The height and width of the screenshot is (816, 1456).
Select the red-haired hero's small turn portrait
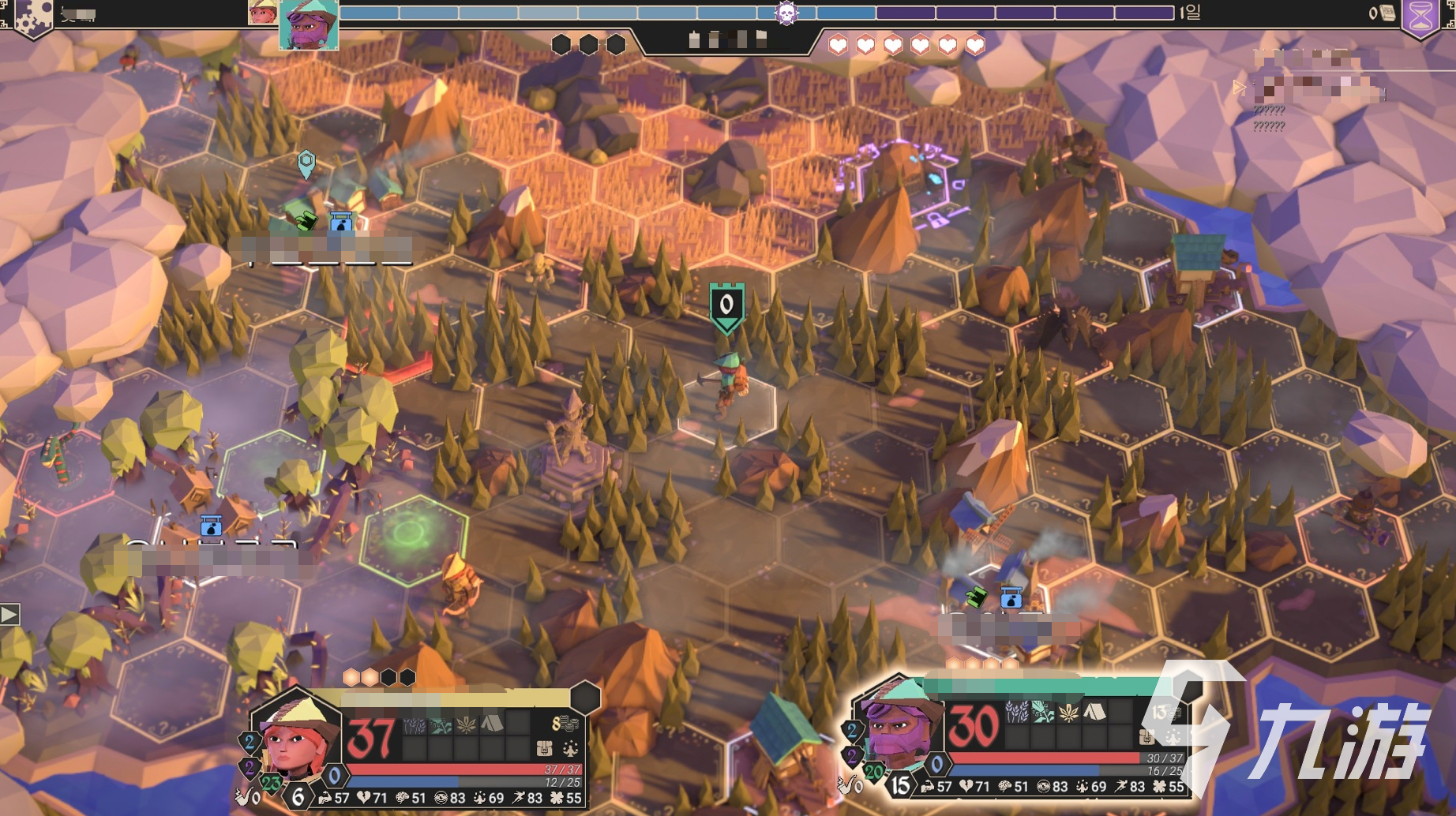click(261, 12)
